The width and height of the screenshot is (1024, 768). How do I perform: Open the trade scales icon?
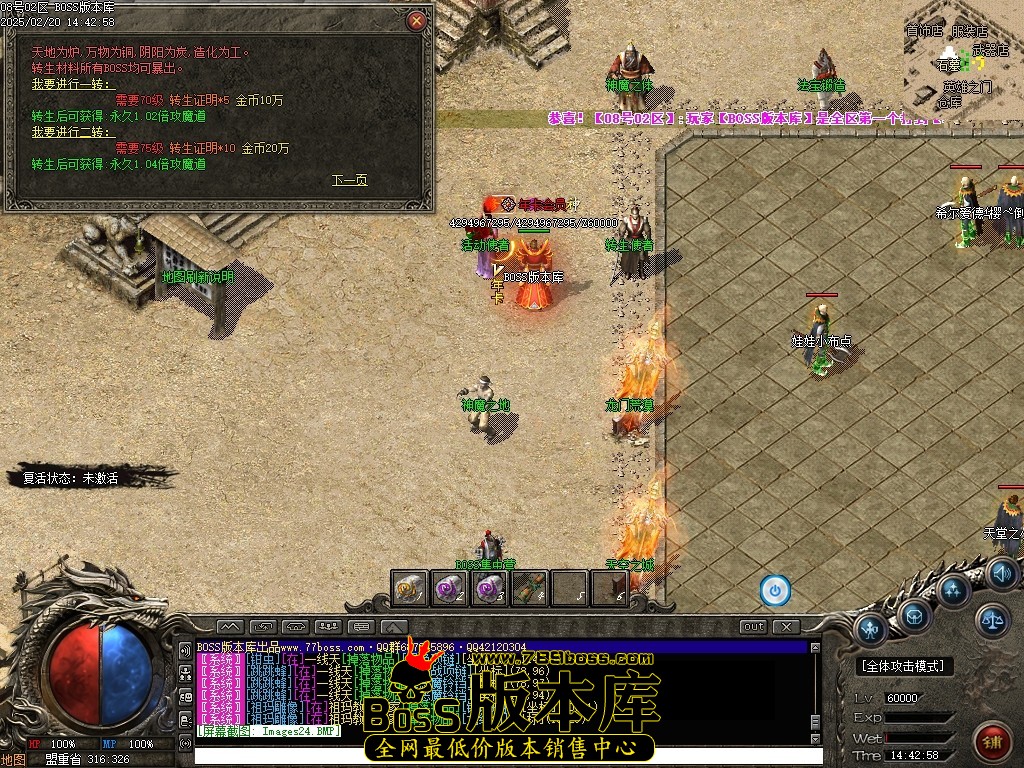point(993,620)
